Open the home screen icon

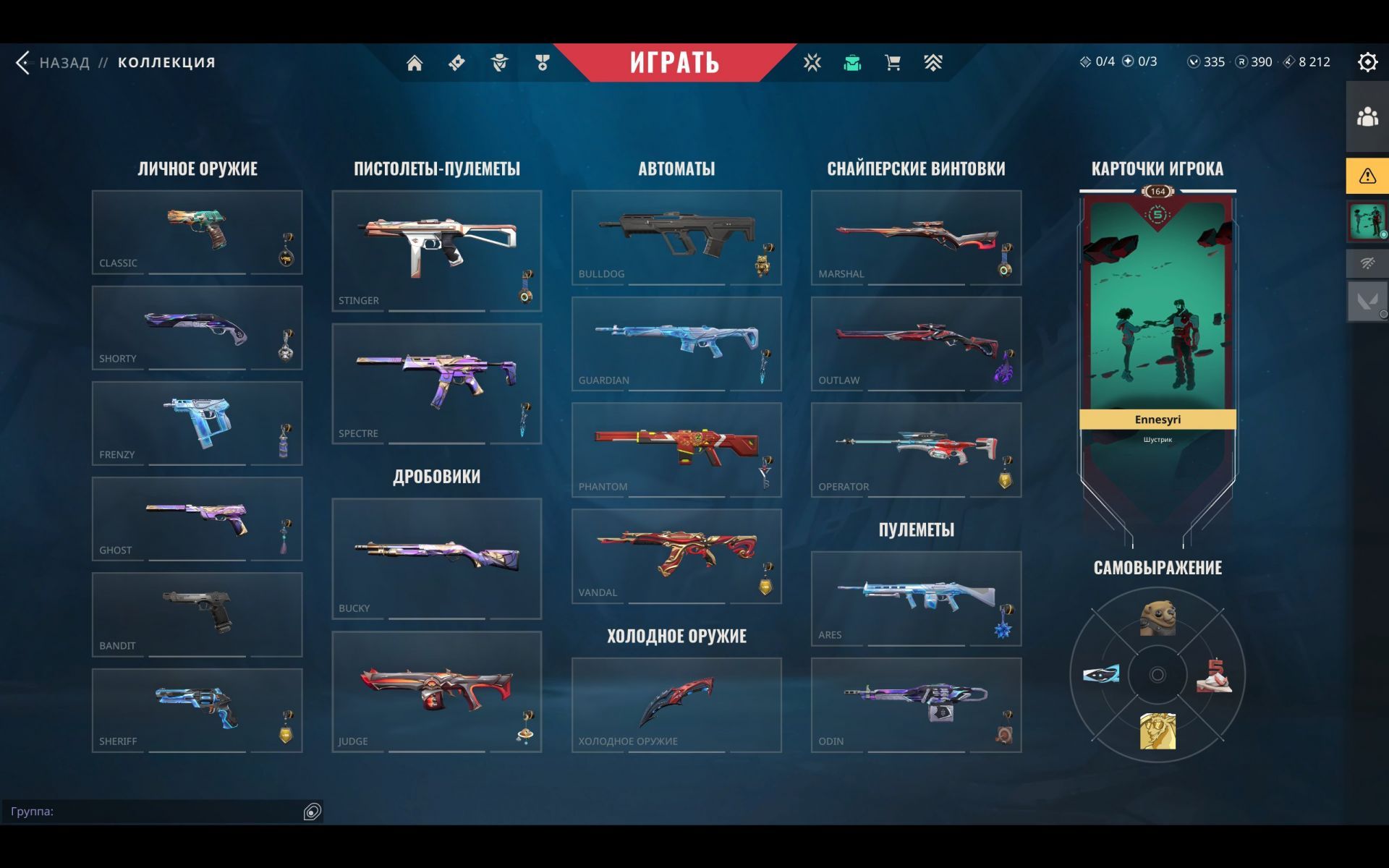pos(415,63)
